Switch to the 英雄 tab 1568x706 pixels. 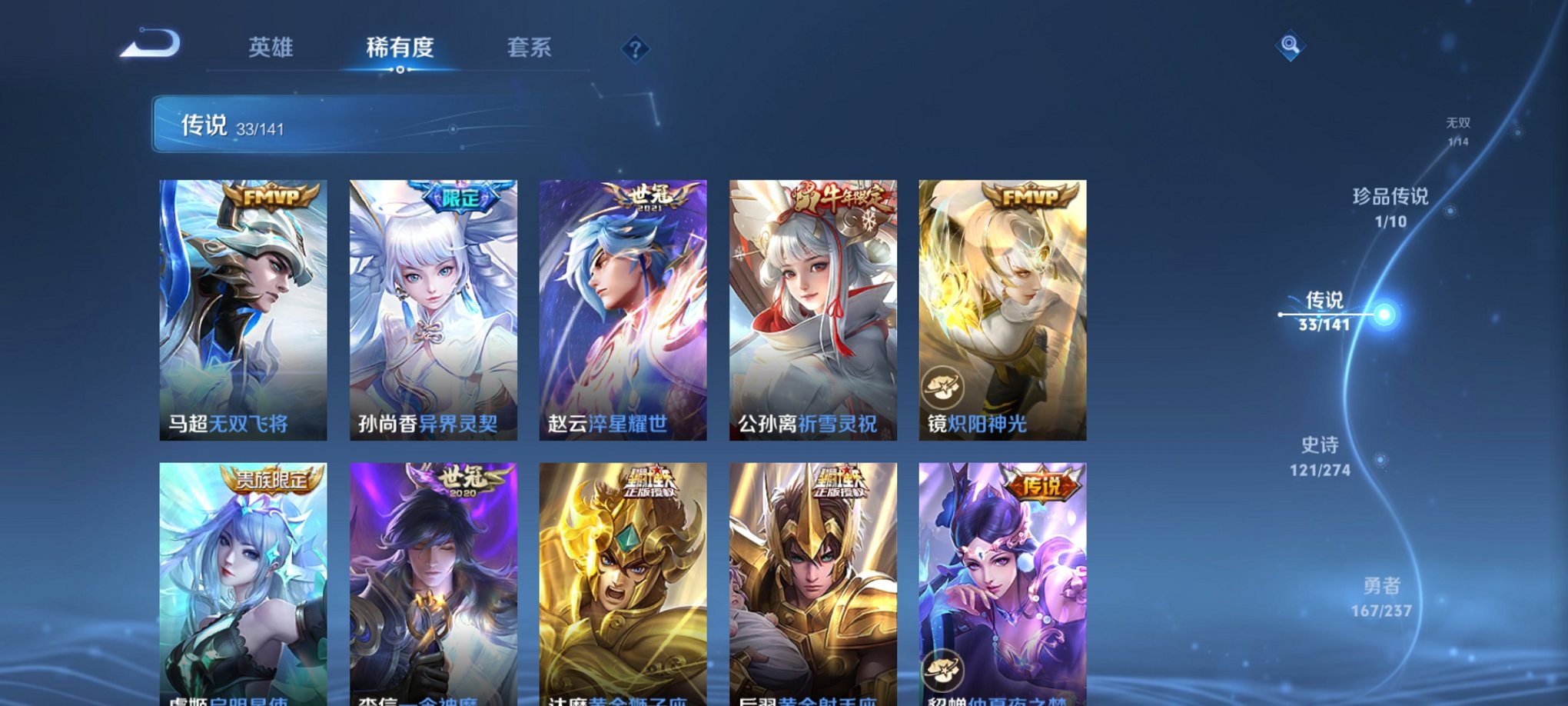point(268,48)
